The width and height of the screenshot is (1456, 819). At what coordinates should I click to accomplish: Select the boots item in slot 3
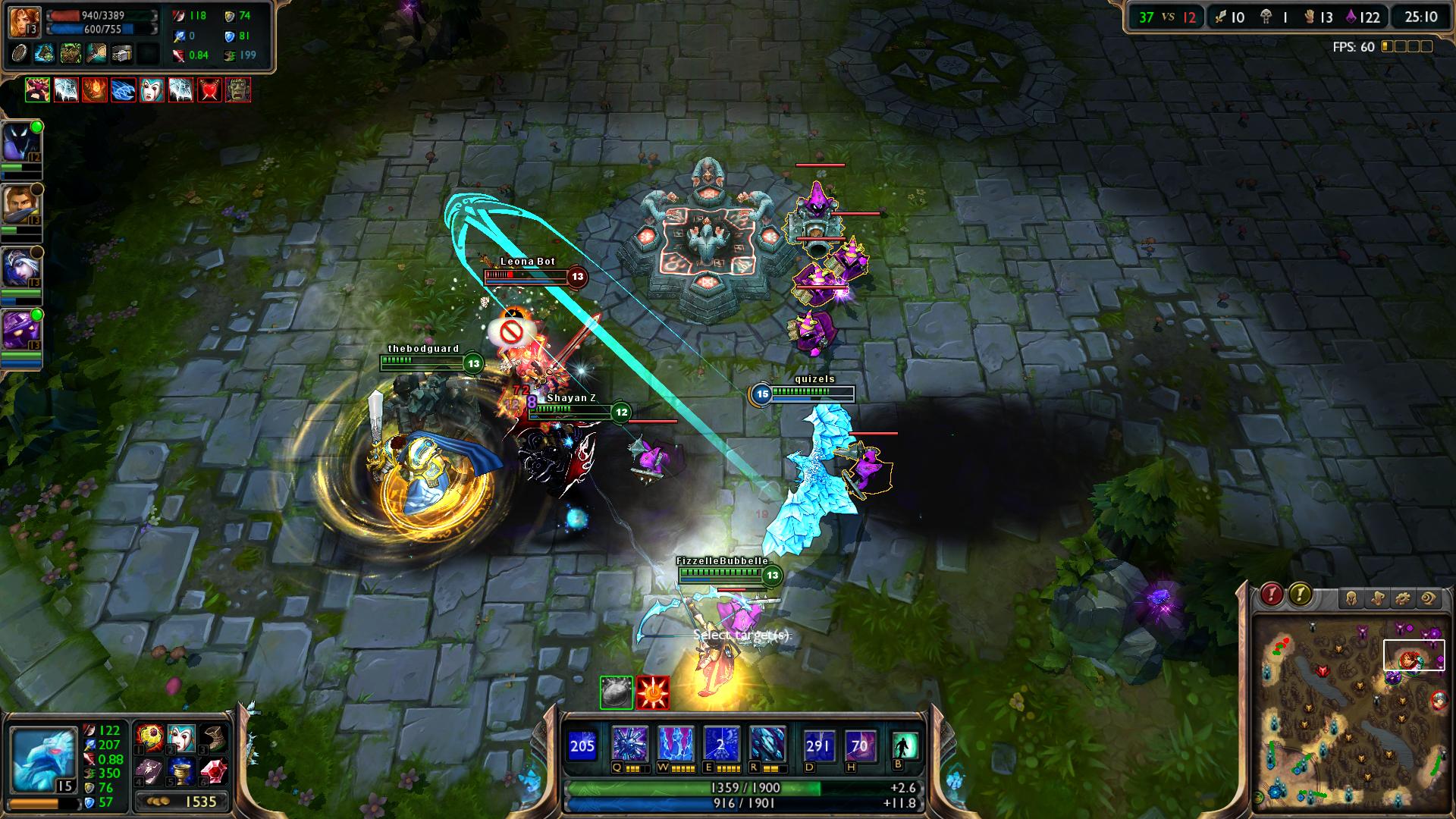tap(213, 737)
